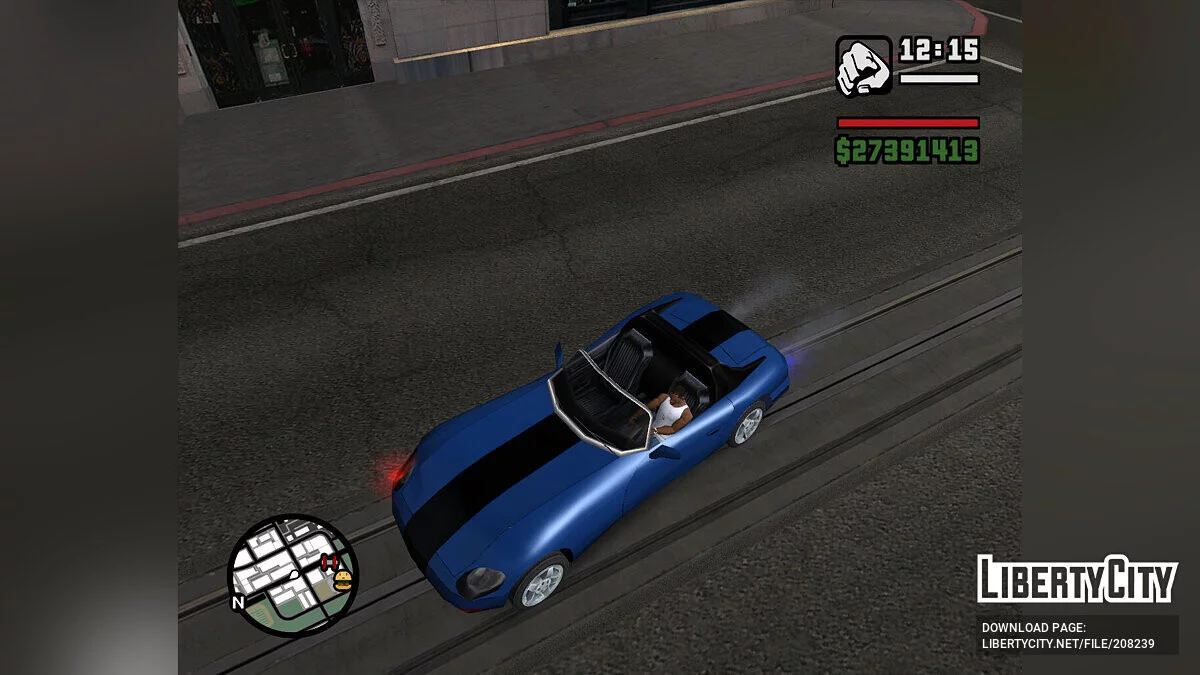The height and width of the screenshot is (675, 1200).
Task: Select the red dumbbell gym marker
Action: (329, 564)
